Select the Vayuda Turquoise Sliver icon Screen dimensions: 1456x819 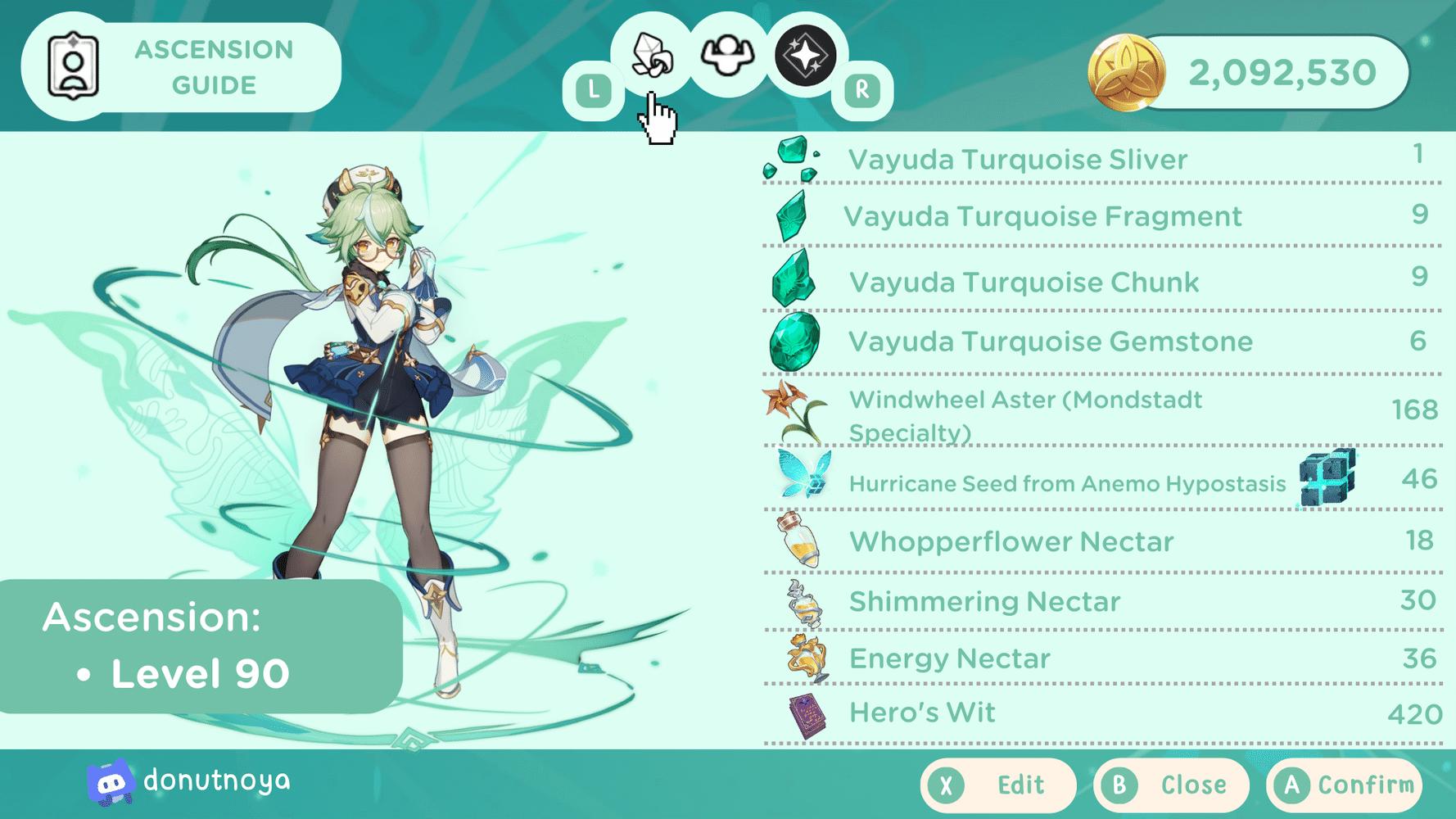[x=793, y=158]
